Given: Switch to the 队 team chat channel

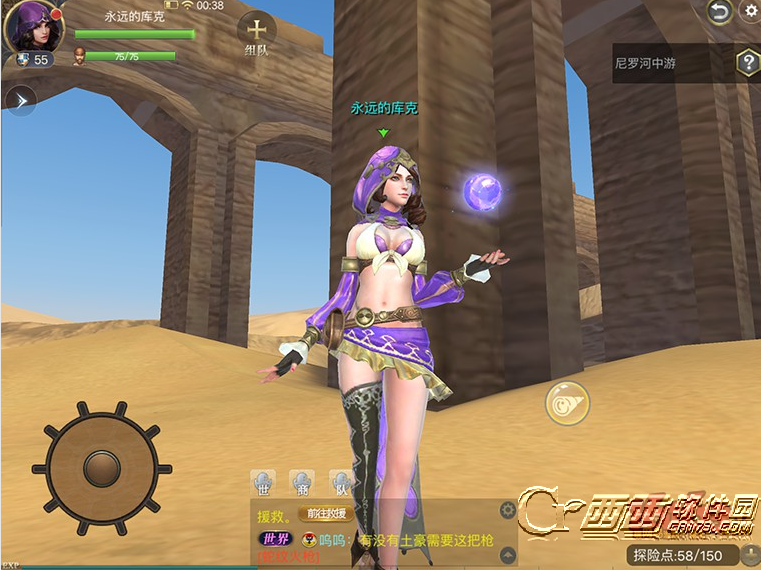Looking at the screenshot, I should 341,484.
